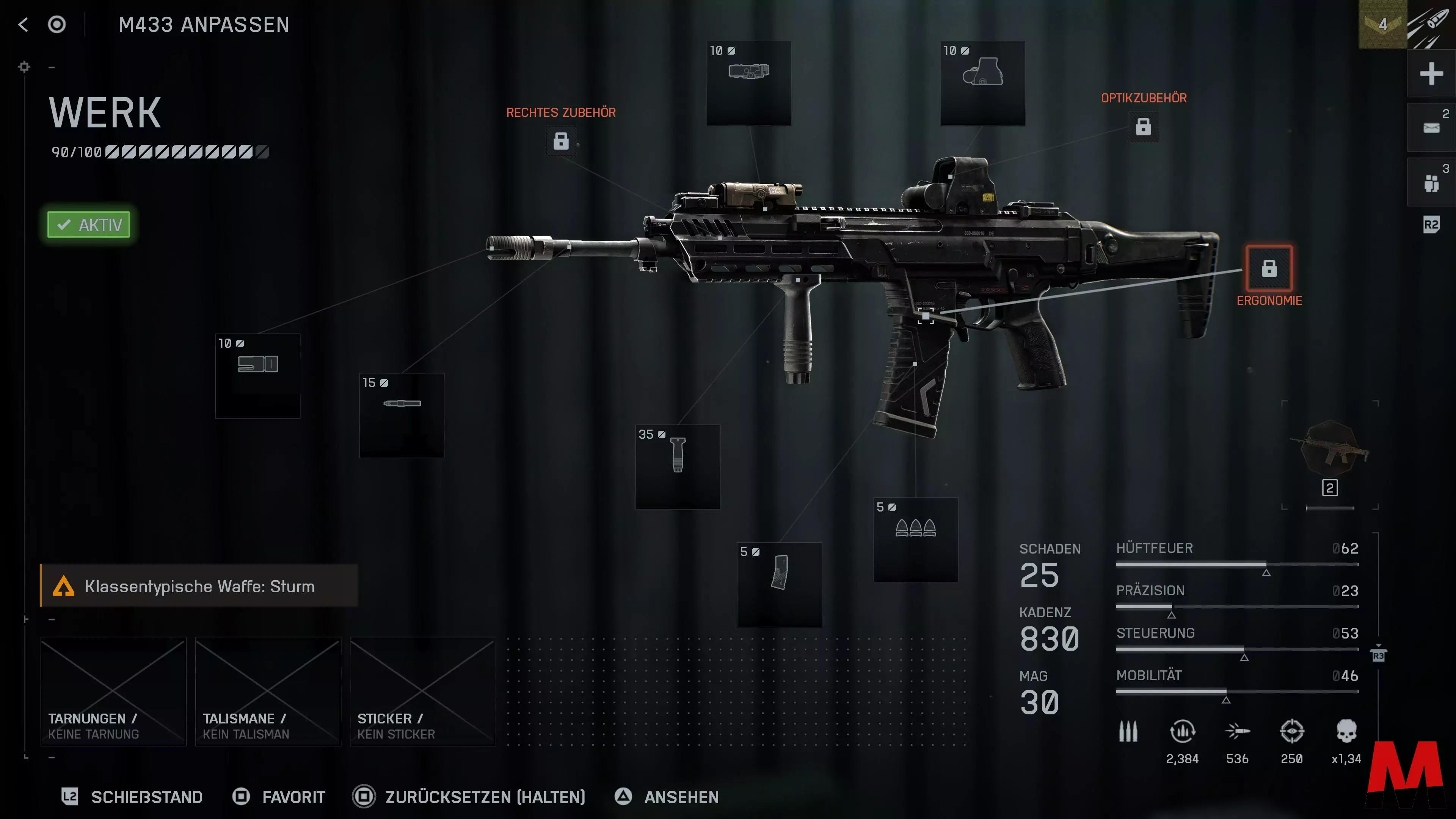Open the holographic sight optic slot
The height and width of the screenshot is (819, 1456).
point(982,83)
